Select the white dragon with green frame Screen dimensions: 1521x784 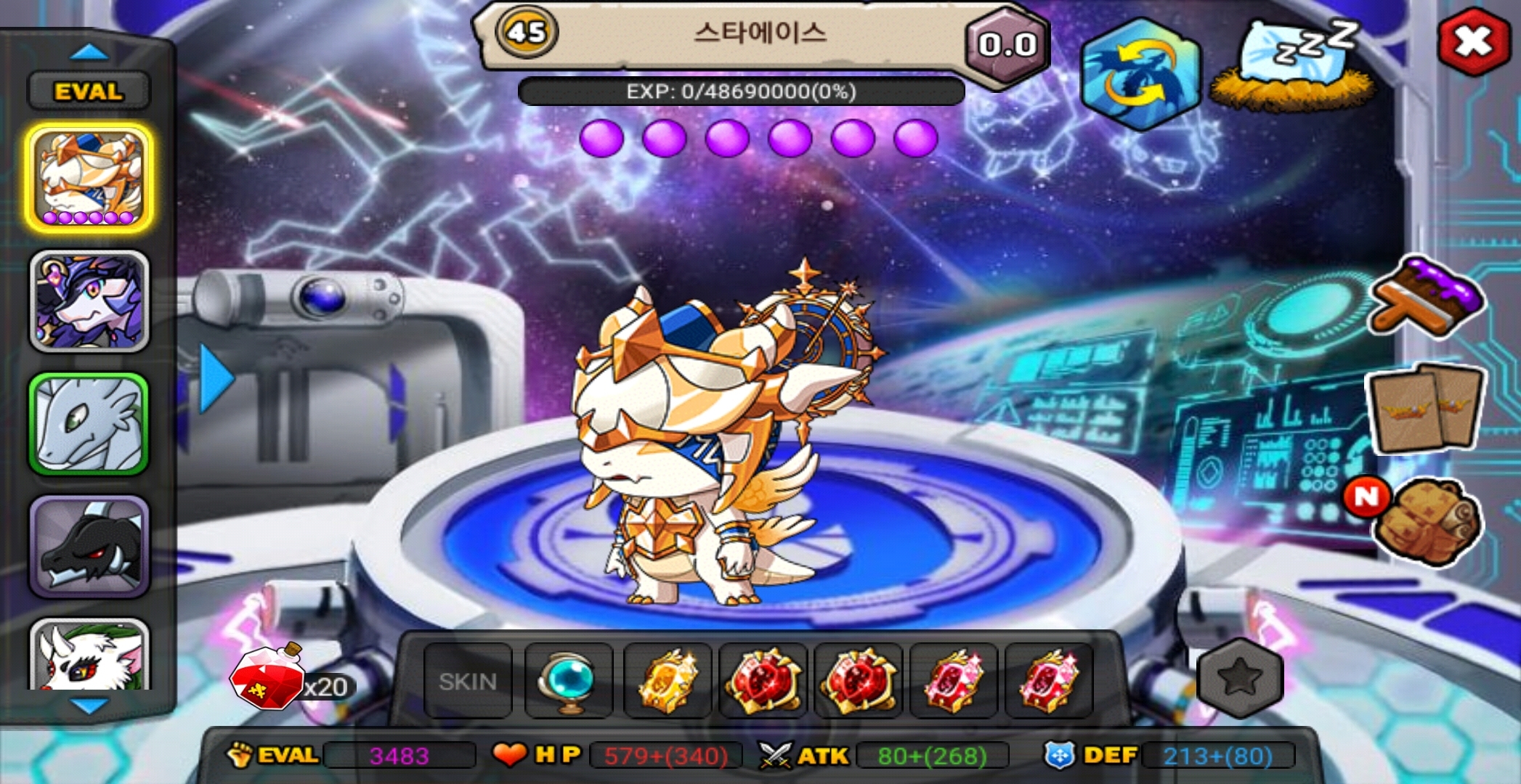(89, 424)
